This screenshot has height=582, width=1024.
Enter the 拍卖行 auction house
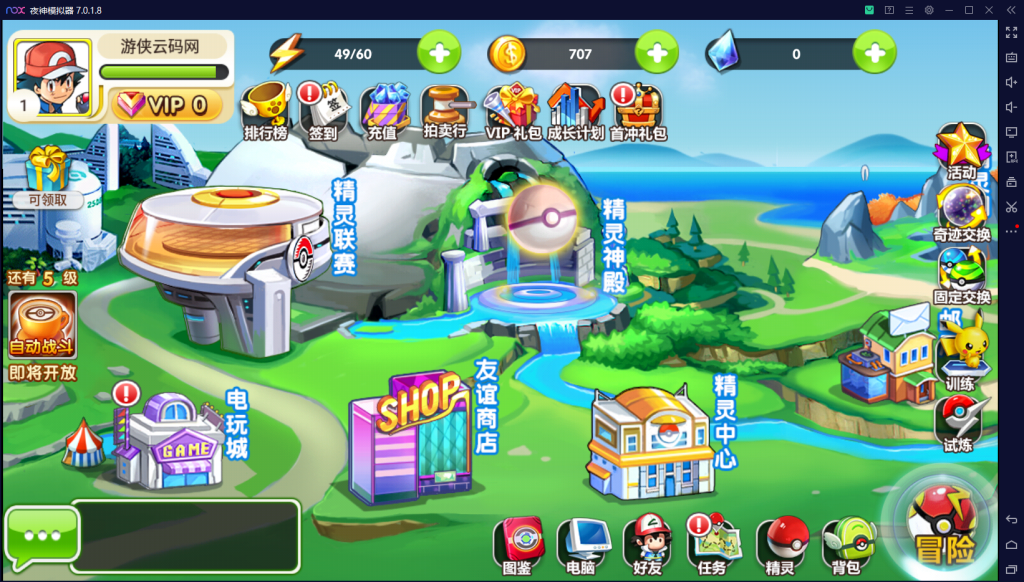coord(445,111)
